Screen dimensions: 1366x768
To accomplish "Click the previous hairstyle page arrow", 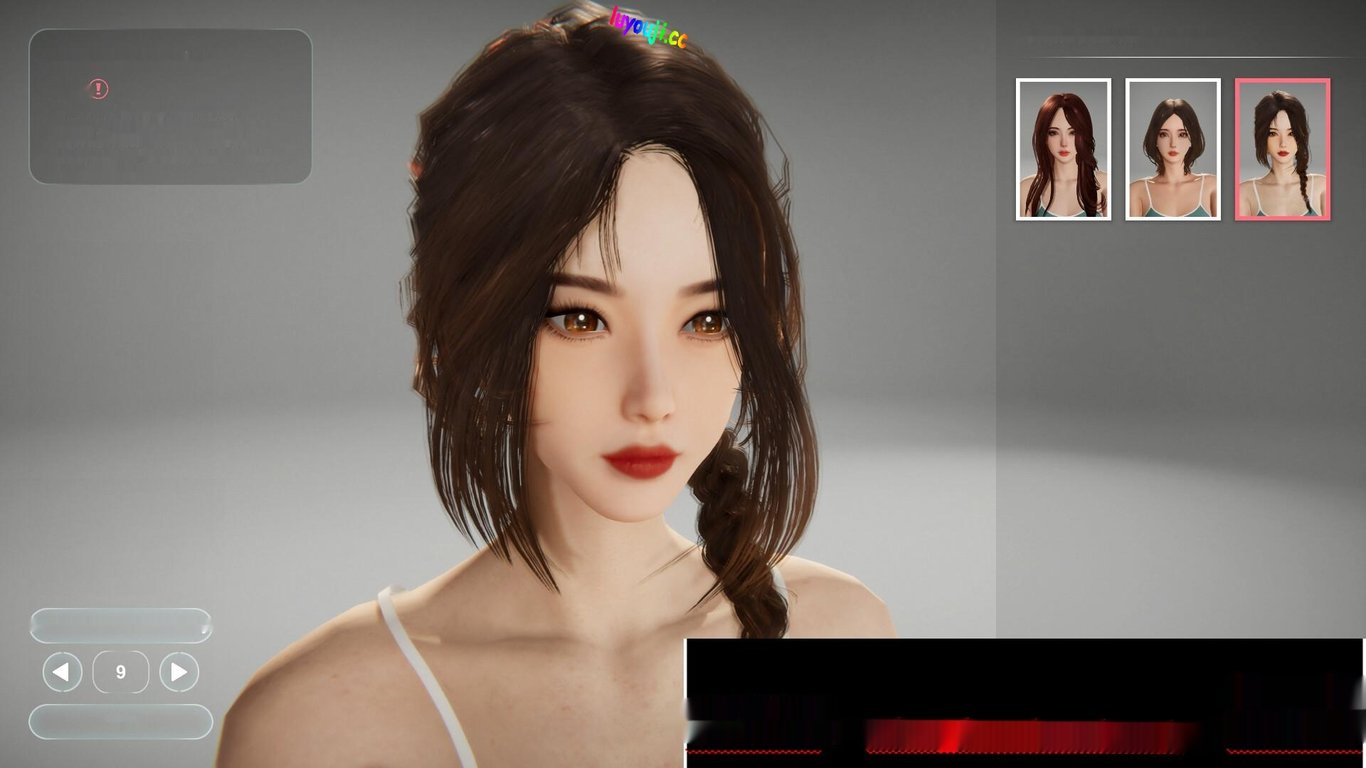I will pos(61,671).
